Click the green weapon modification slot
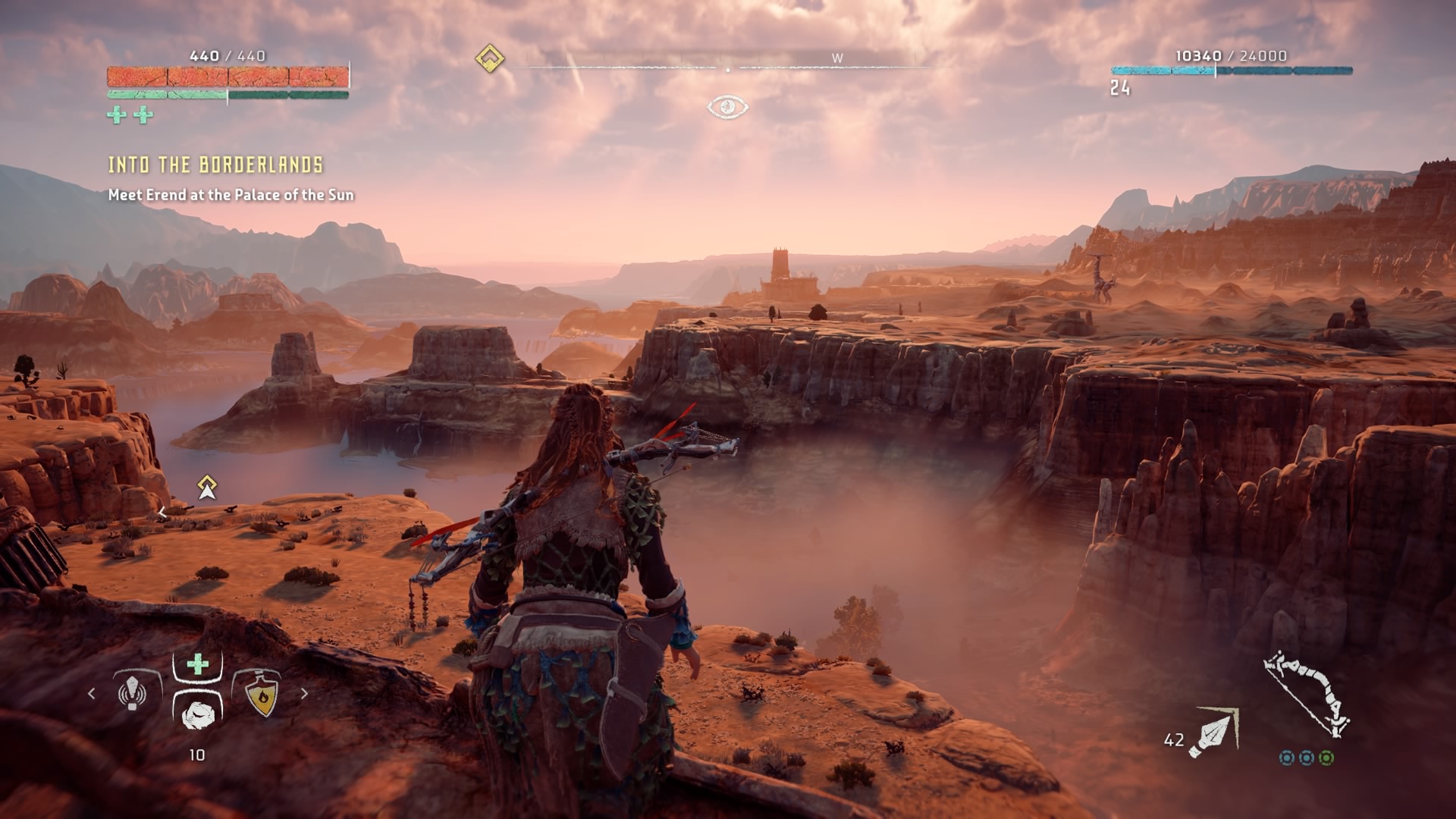Image resolution: width=1456 pixels, height=819 pixels. point(1326,758)
